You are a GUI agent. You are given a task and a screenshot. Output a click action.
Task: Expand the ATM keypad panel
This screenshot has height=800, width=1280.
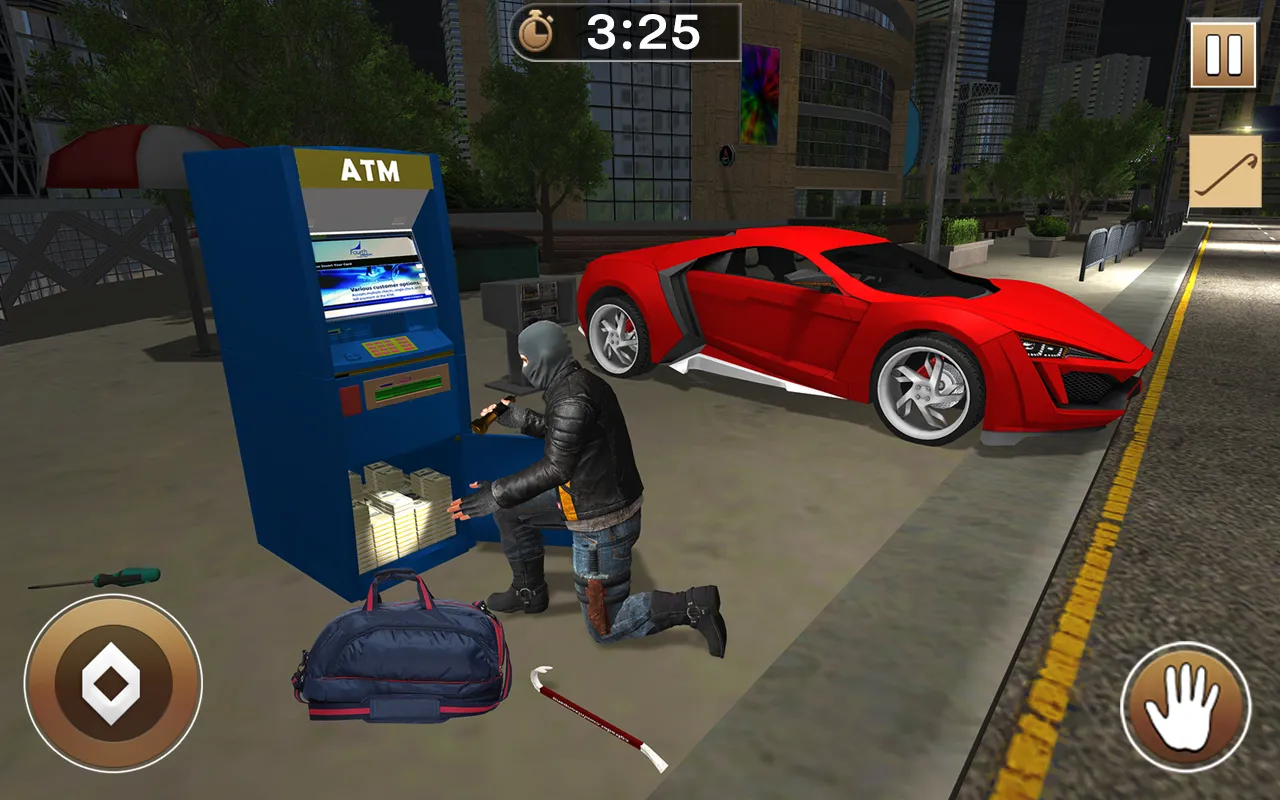coord(388,348)
